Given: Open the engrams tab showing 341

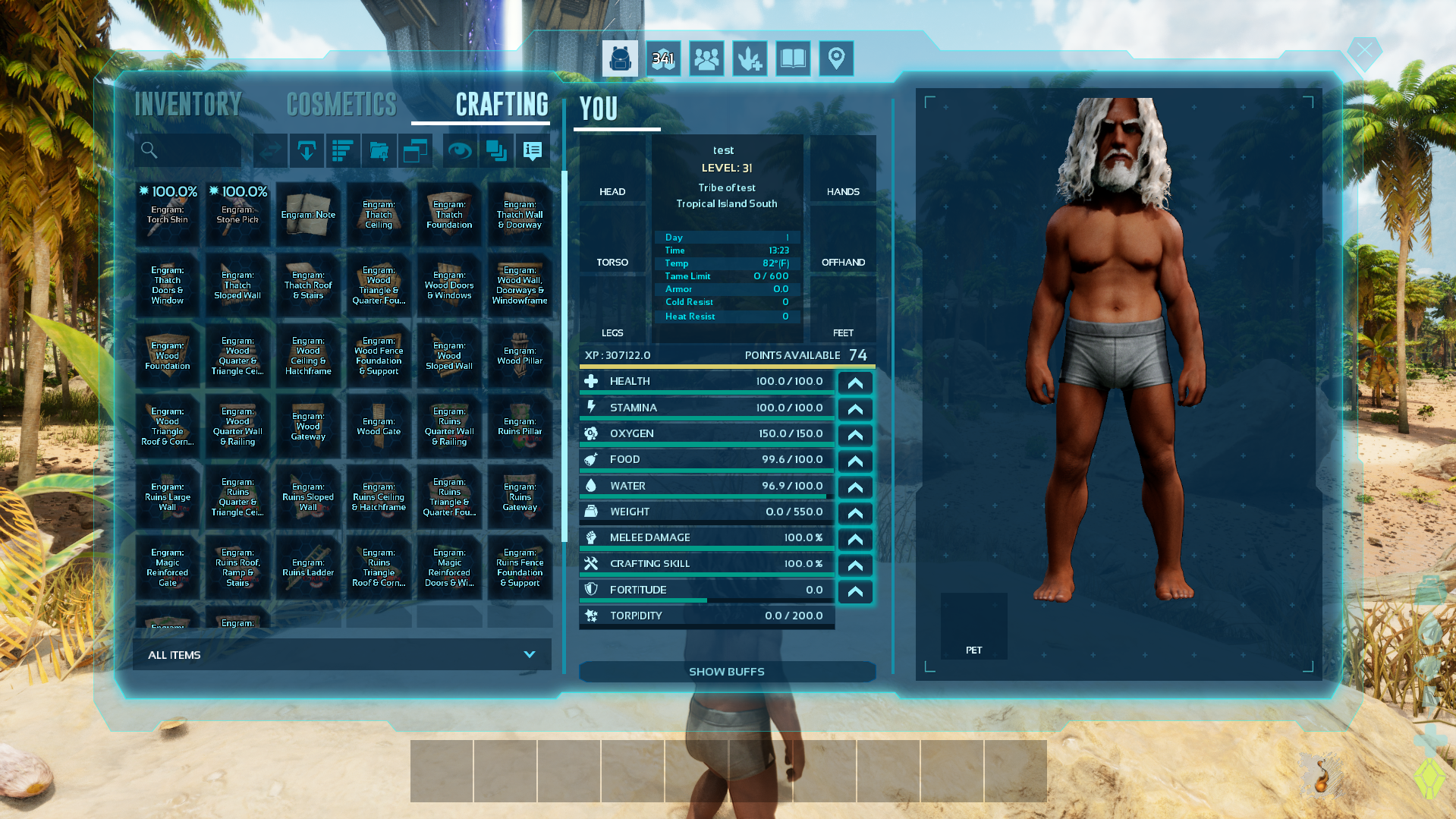Looking at the screenshot, I should 663,58.
